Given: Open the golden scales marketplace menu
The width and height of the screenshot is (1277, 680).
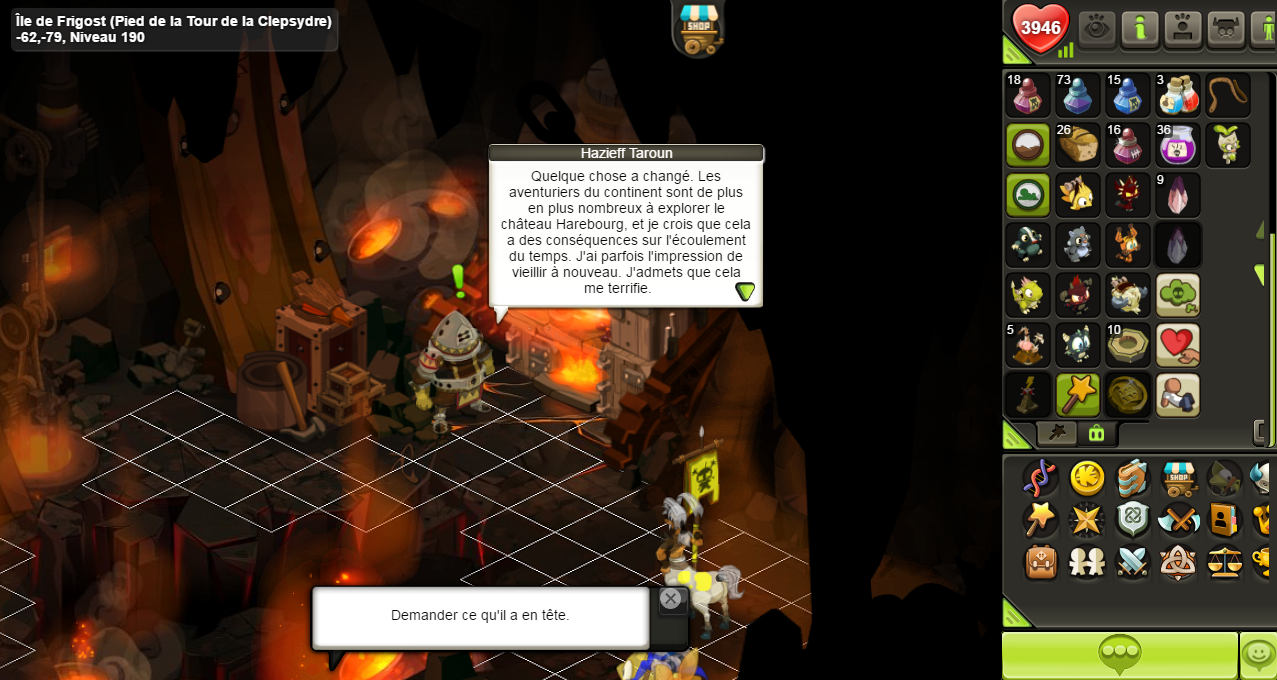Looking at the screenshot, I should (1224, 562).
